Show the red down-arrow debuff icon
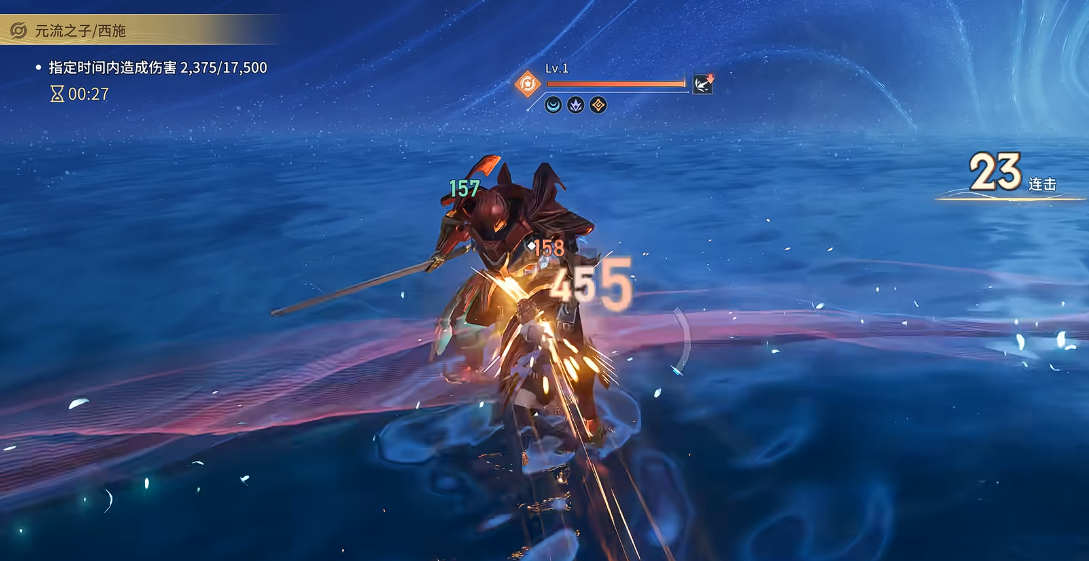This screenshot has width=1089, height=561. point(703,84)
